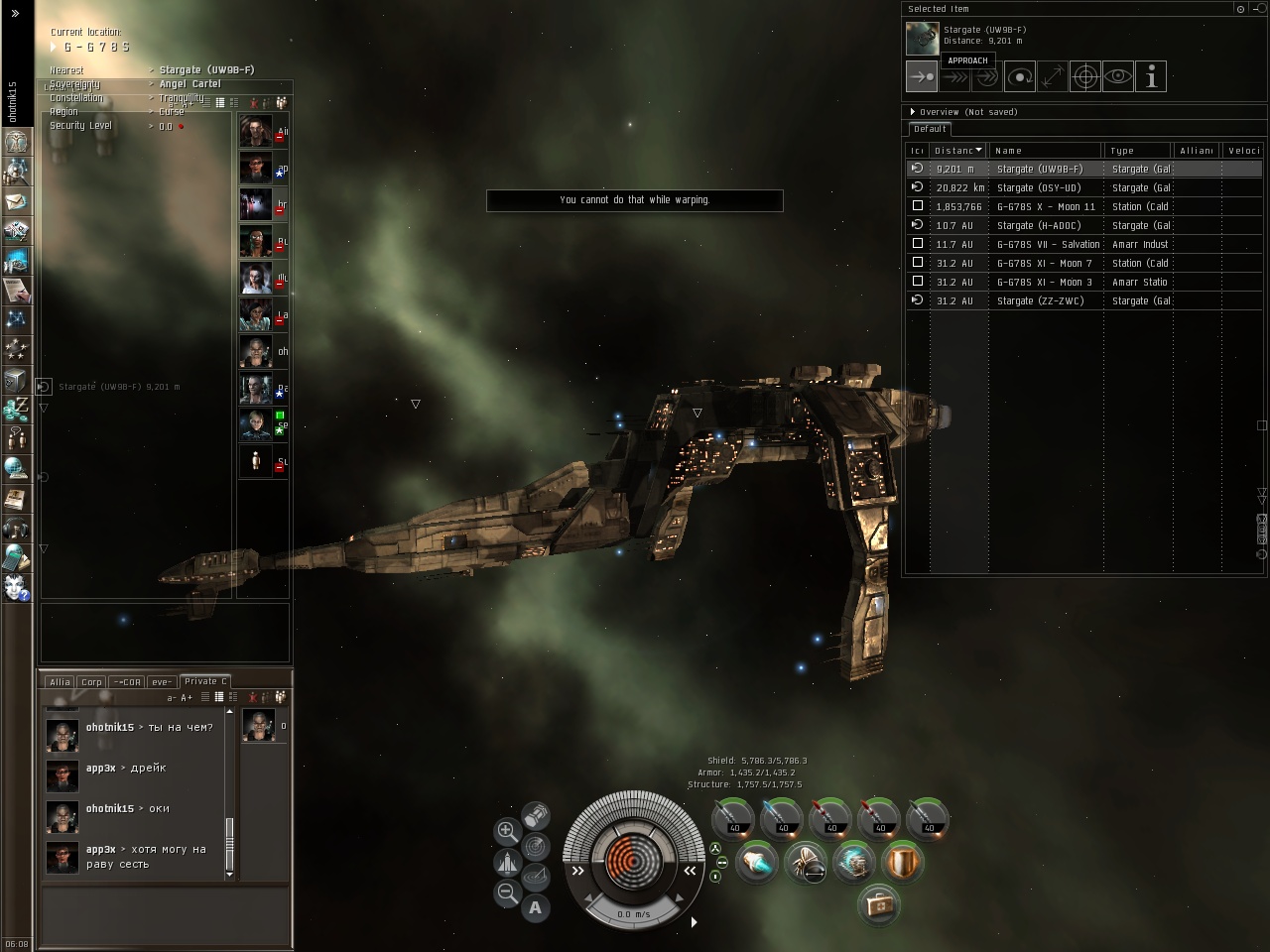This screenshot has width=1270, height=952.
Task: Toggle the autopilot A button
Action: pos(536,906)
